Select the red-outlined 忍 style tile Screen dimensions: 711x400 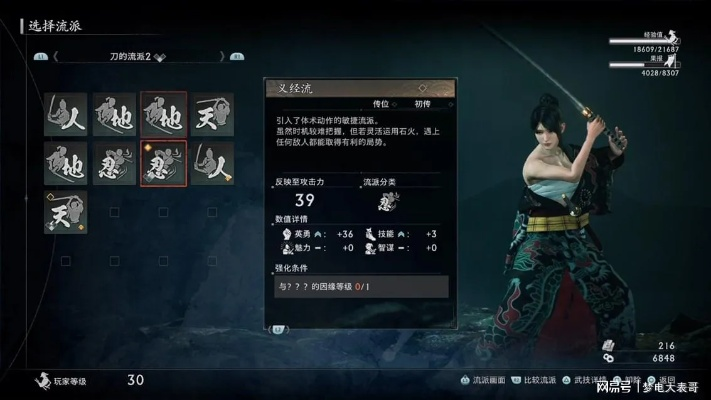point(163,163)
